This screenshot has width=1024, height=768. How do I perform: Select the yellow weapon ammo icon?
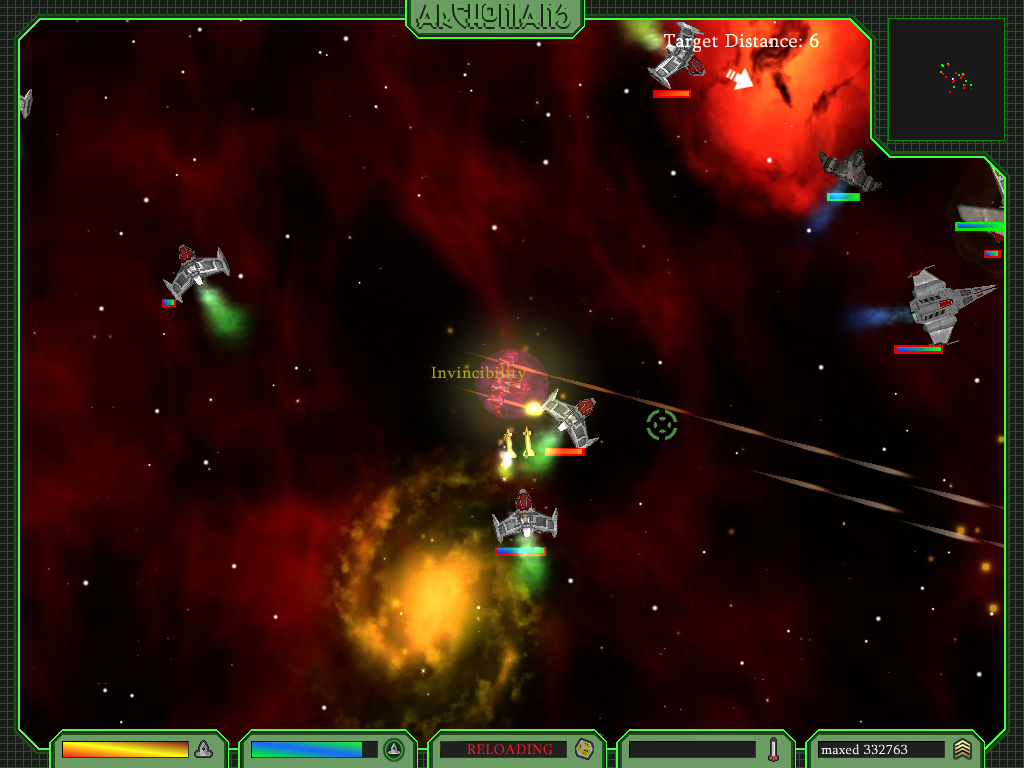[x=584, y=749]
